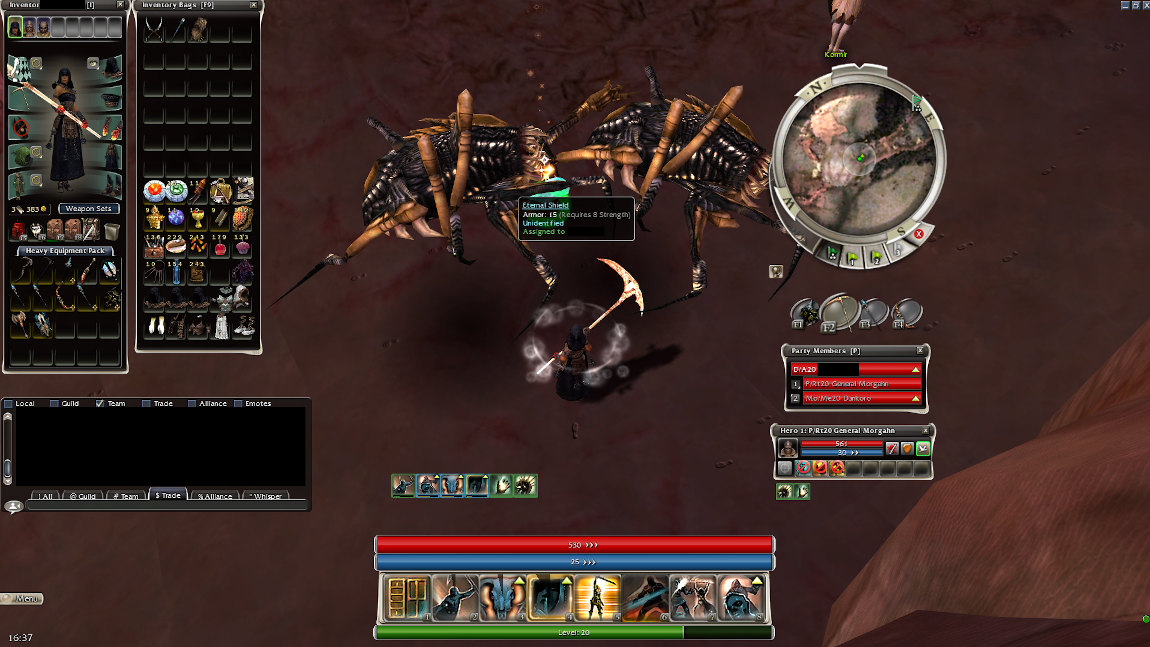Select General Morgahn in party list
The image size is (1150, 647).
(854, 383)
